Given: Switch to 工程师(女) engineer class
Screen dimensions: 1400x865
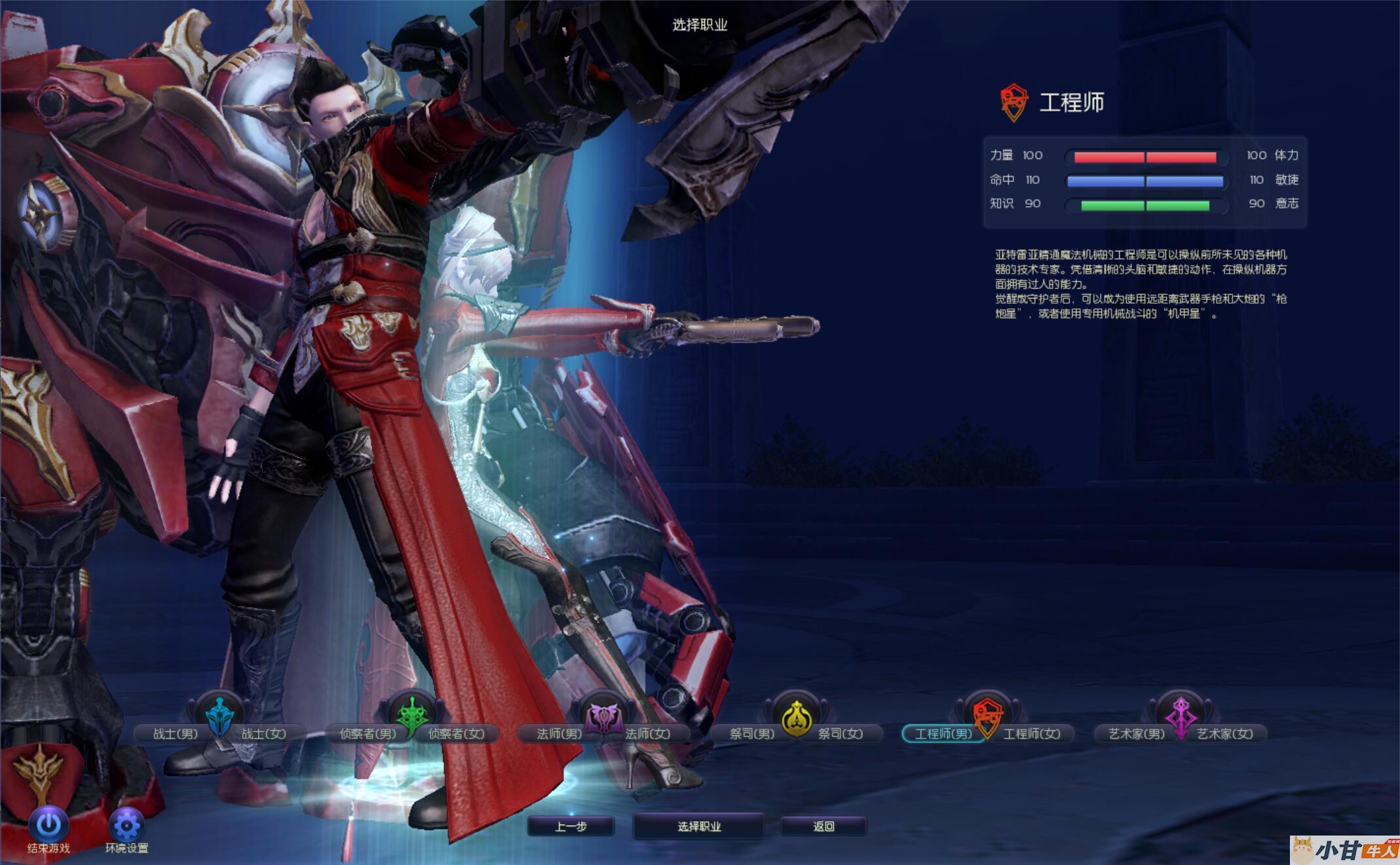Looking at the screenshot, I should (x=1032, y=734).
